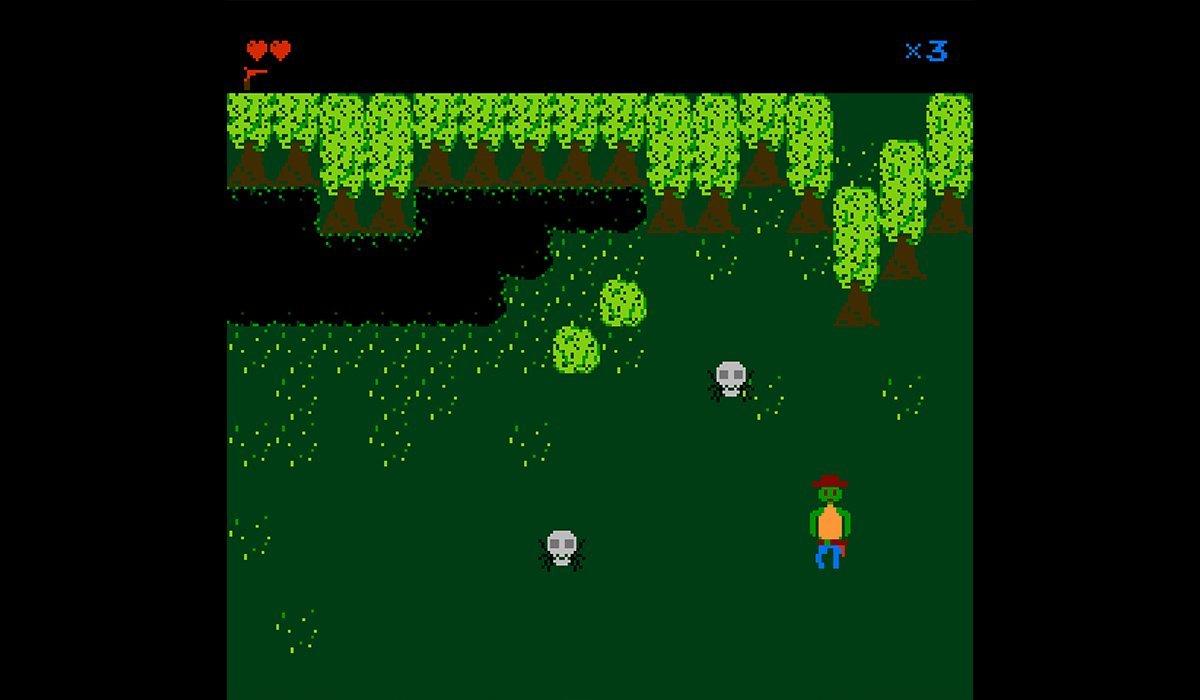Select the red pistol weapon icon

[x=254, y=76]
